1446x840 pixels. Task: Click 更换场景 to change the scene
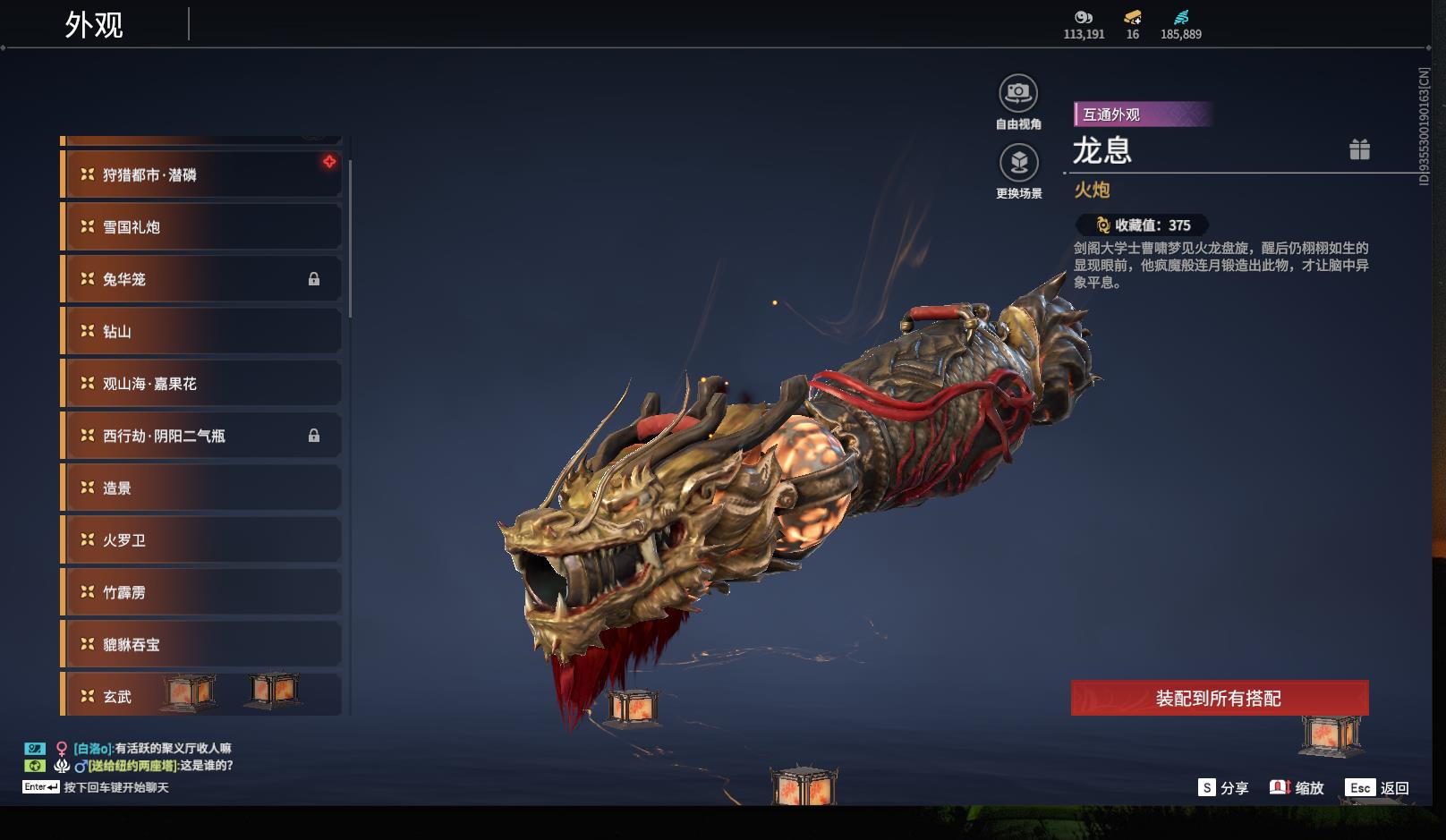click(x=1018, y=163)
